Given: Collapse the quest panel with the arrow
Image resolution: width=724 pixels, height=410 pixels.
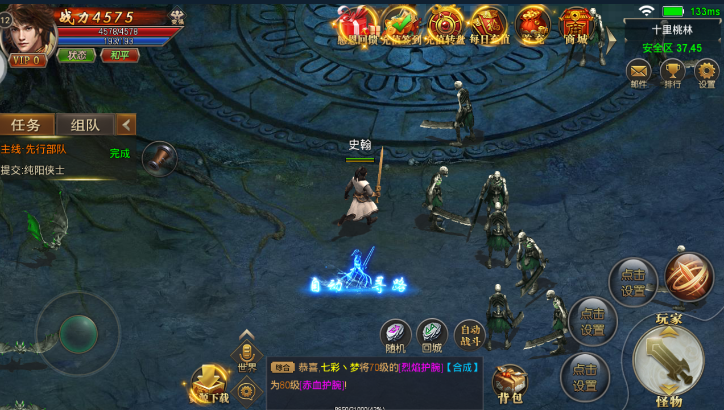Looking at the screenshot, I should pyautogui.click(x=126, y=125).
